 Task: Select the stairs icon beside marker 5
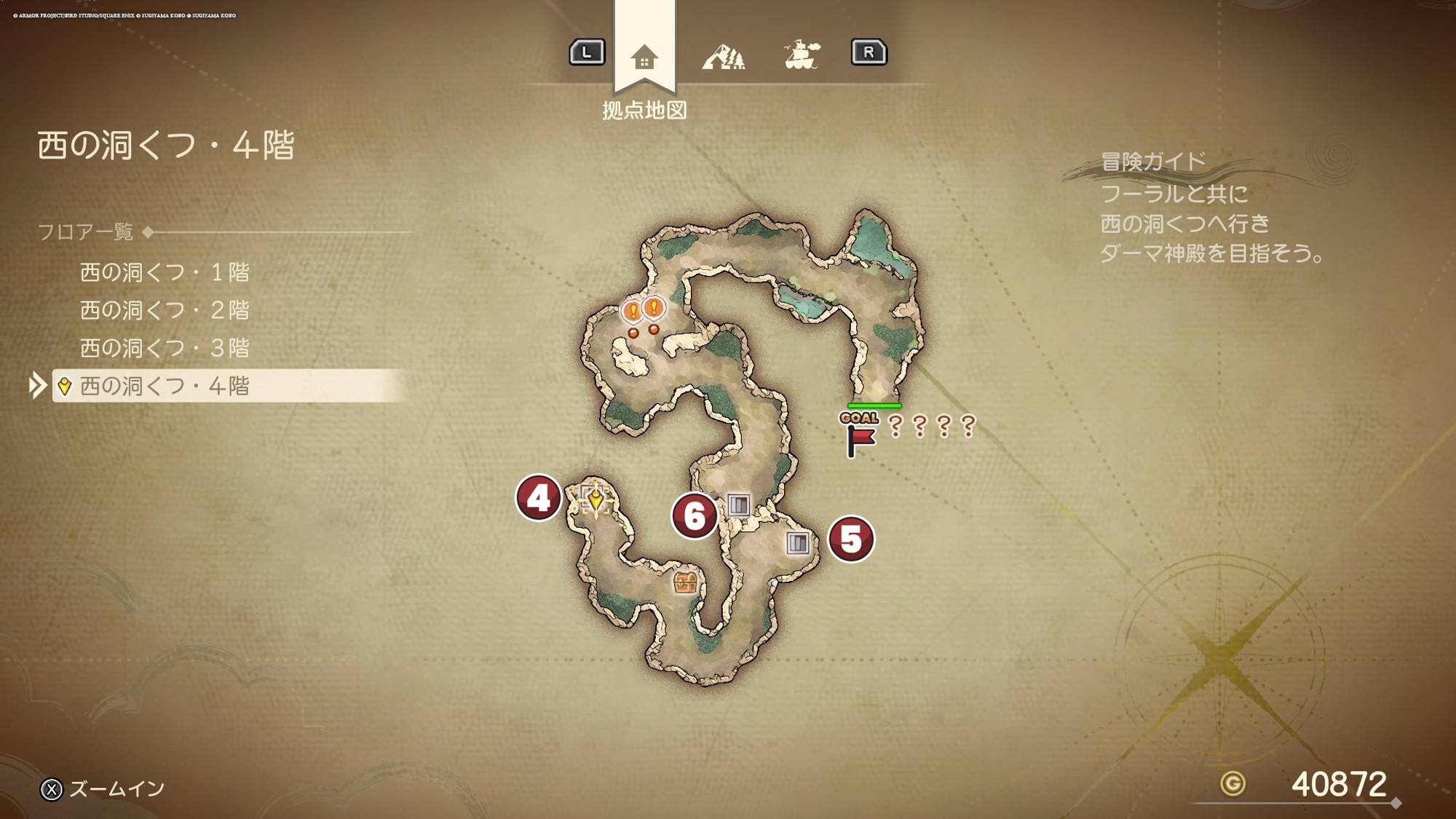coord(798,542)
